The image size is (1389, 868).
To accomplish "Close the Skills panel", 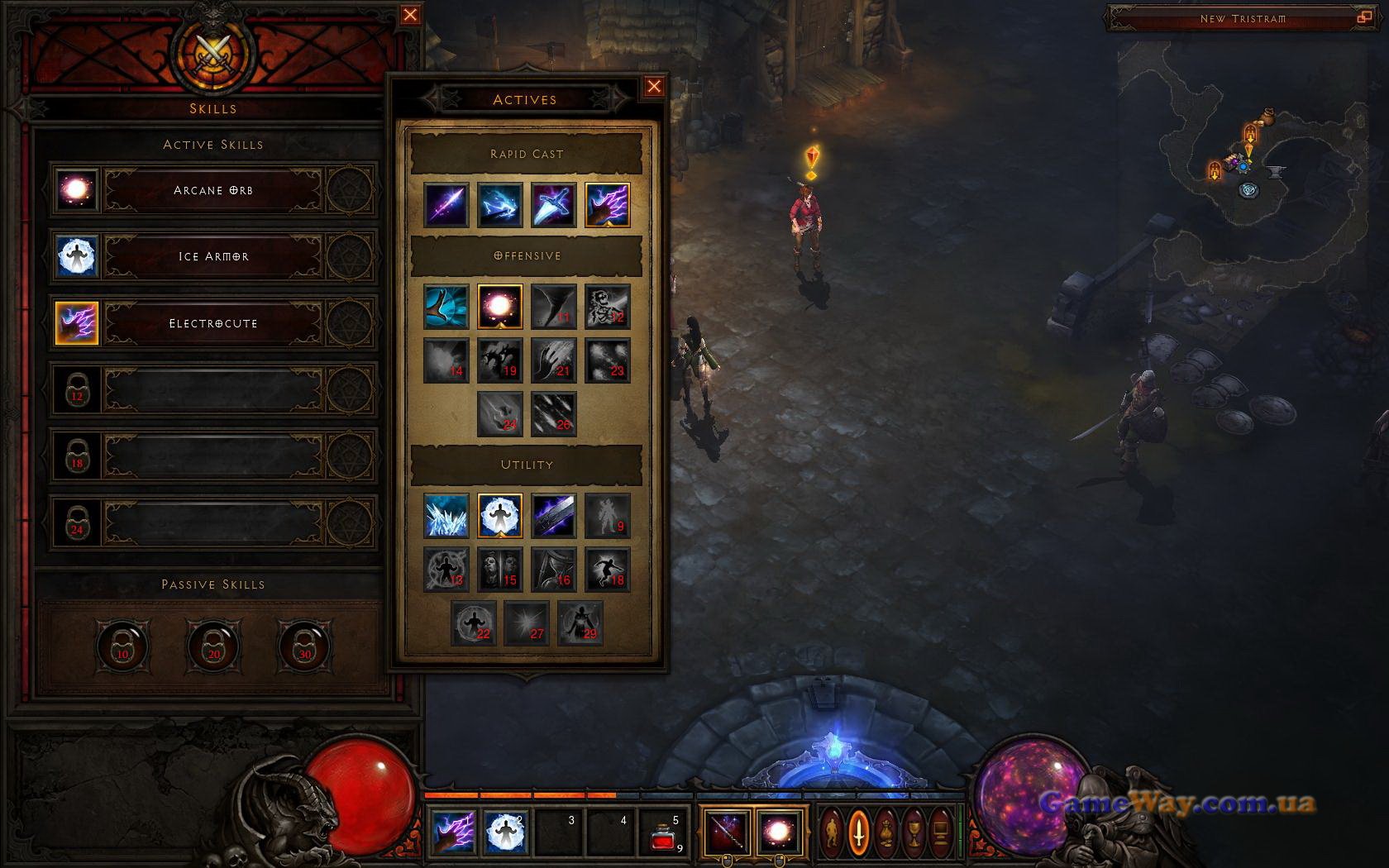I will [x=410, y=14].
